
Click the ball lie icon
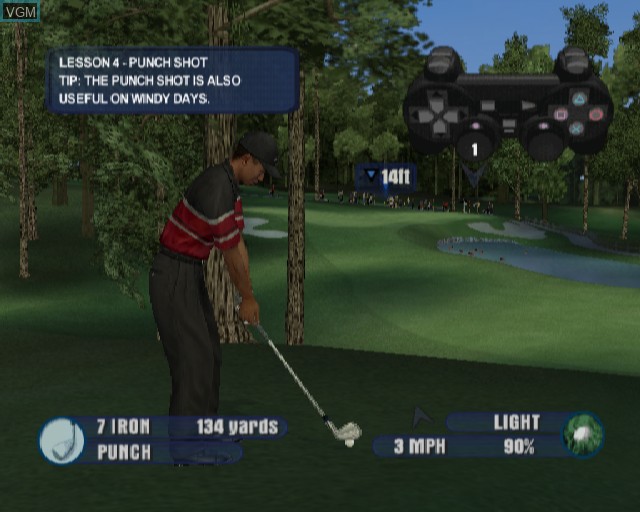pos(582,435)
